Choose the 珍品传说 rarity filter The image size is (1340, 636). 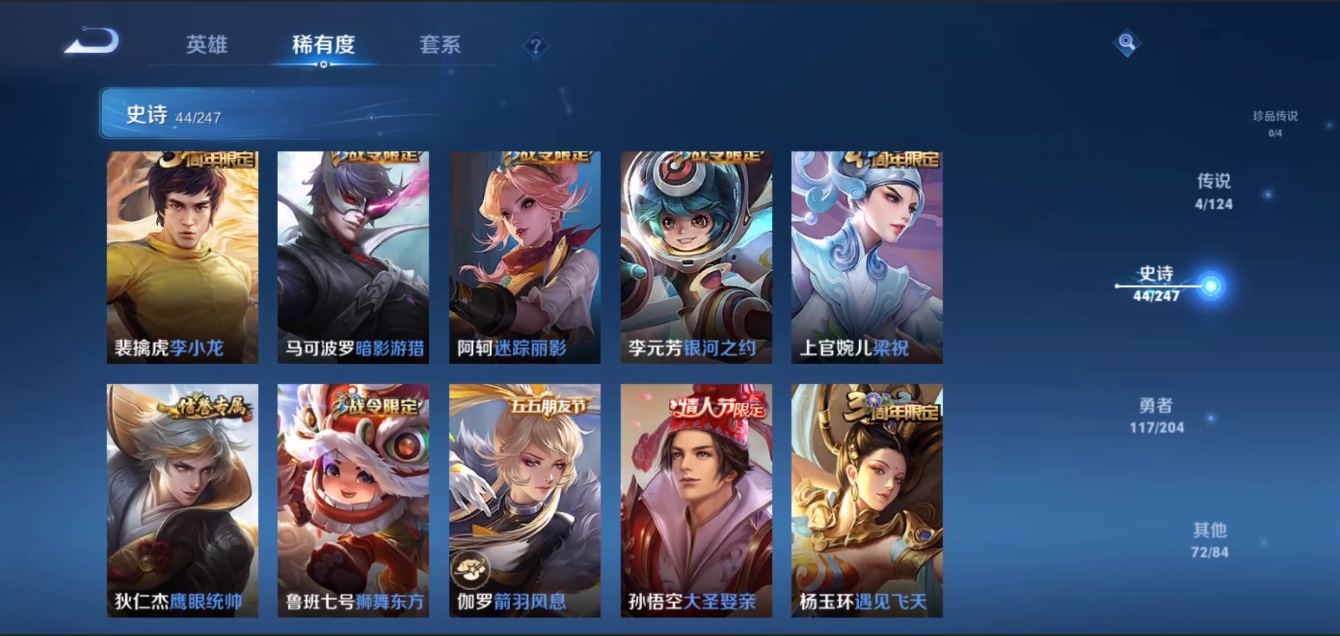click(x=1274, y=121)
